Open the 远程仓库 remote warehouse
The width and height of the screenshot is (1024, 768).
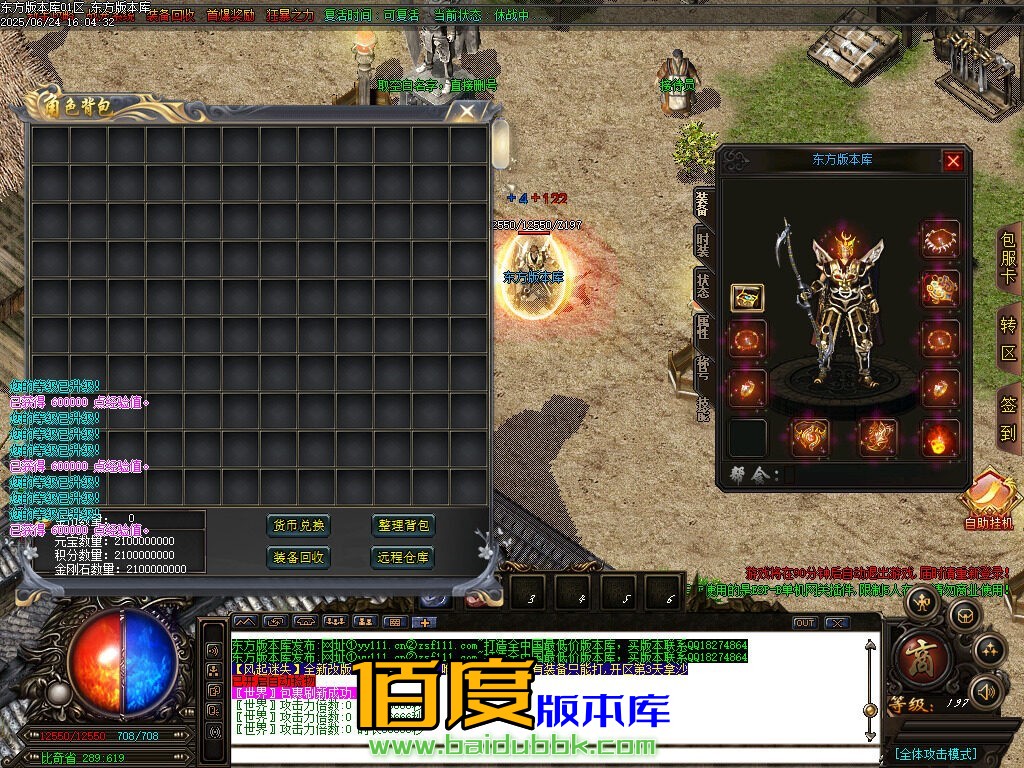point(403,557)
